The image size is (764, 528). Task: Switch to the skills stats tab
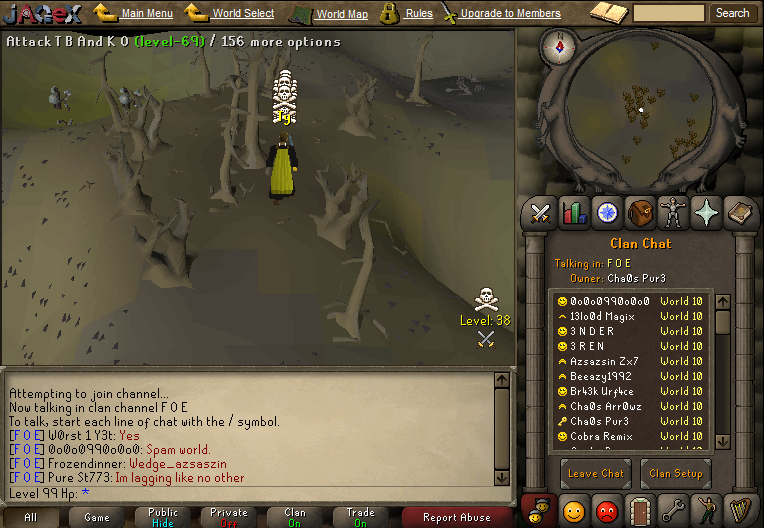pos(574,212)
